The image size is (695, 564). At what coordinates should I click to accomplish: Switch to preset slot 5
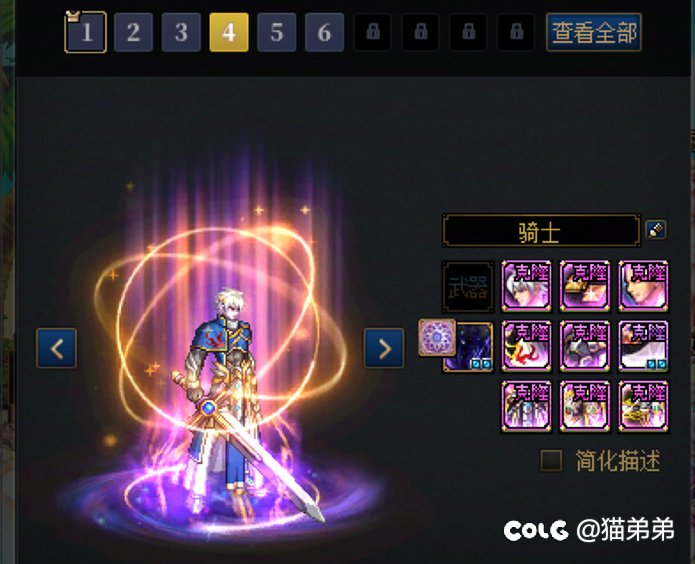point(277,32)
